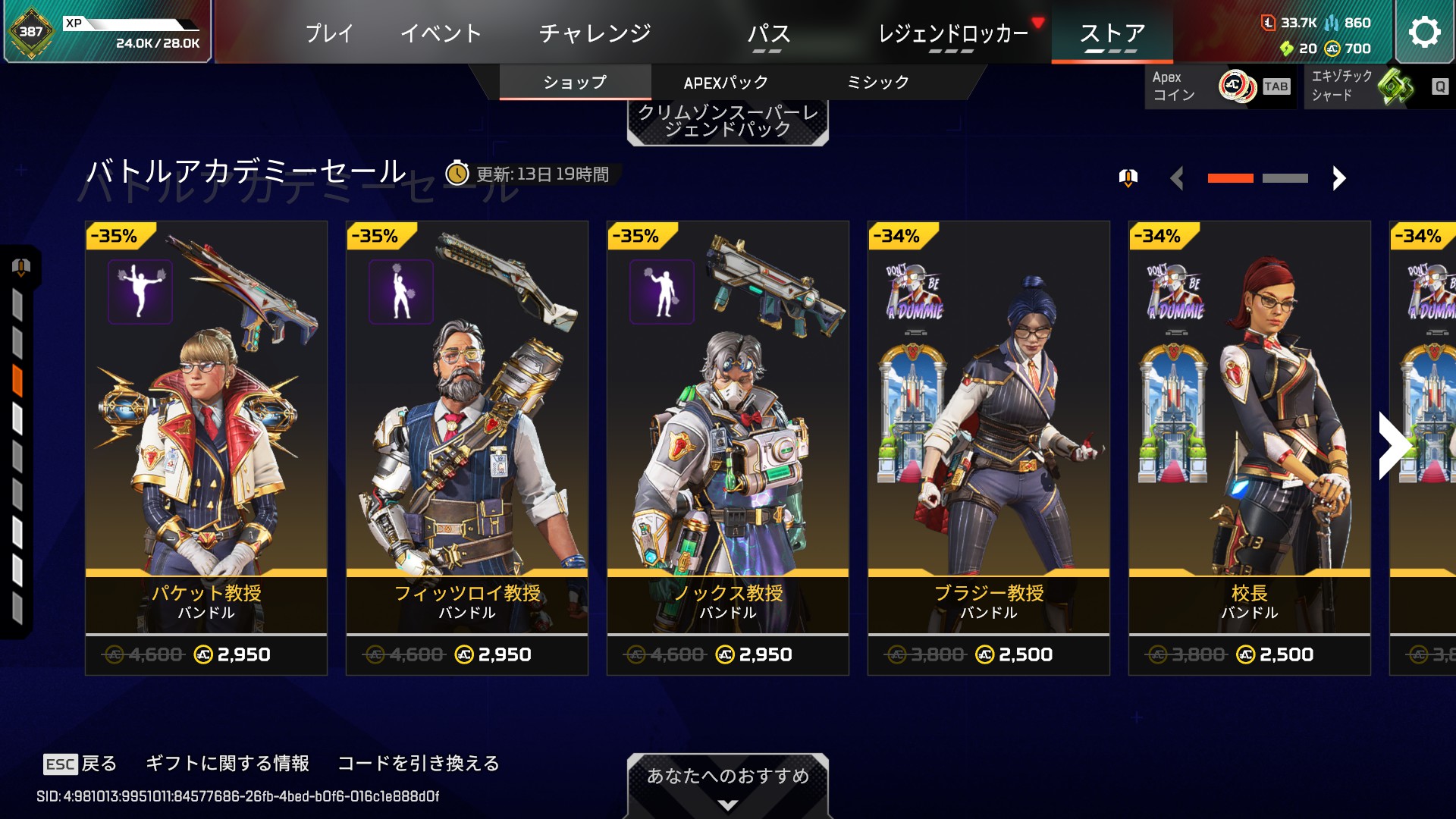The width and height of the screenshot is (1456, 819).
Task: Show the ミシック sub-tab
Action: 877,83
